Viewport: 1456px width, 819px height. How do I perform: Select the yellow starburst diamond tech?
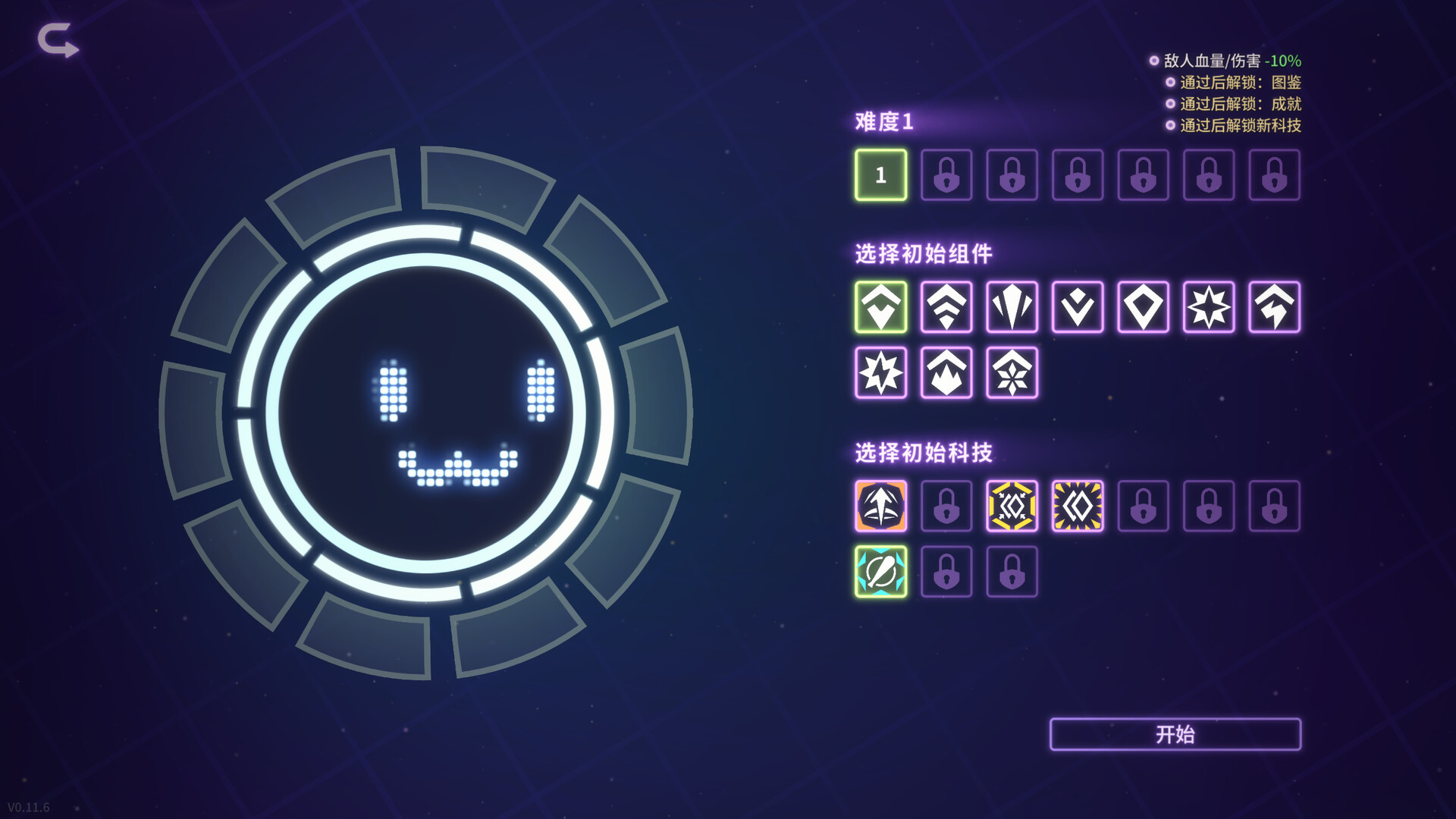(x=1078, y=507)
